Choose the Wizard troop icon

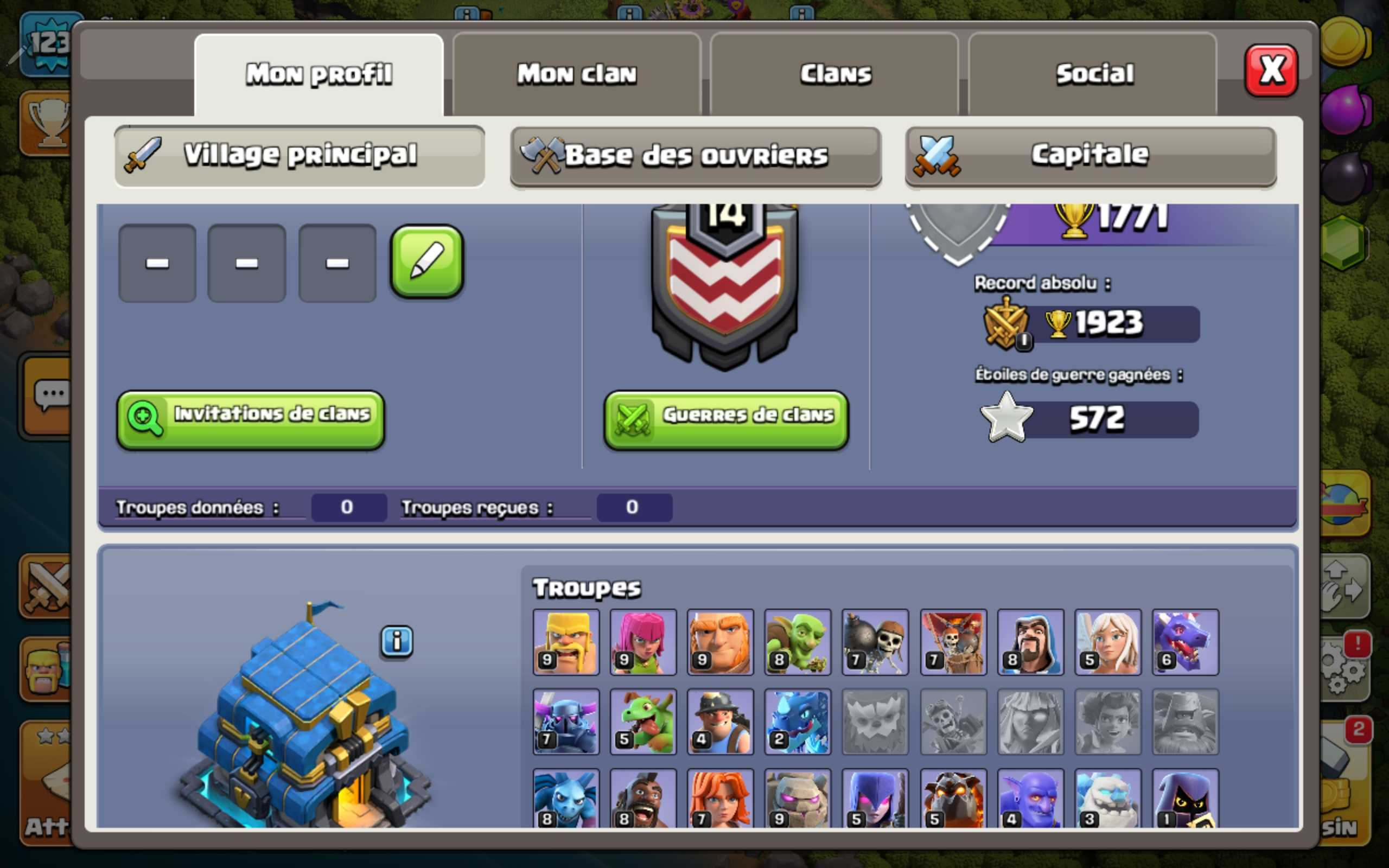coord(1031,642)
